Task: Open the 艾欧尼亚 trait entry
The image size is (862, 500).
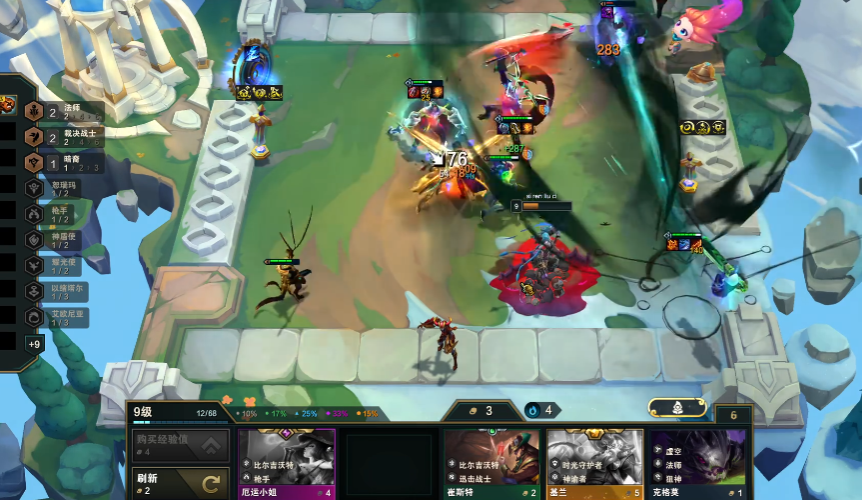Action: point(60,318)
